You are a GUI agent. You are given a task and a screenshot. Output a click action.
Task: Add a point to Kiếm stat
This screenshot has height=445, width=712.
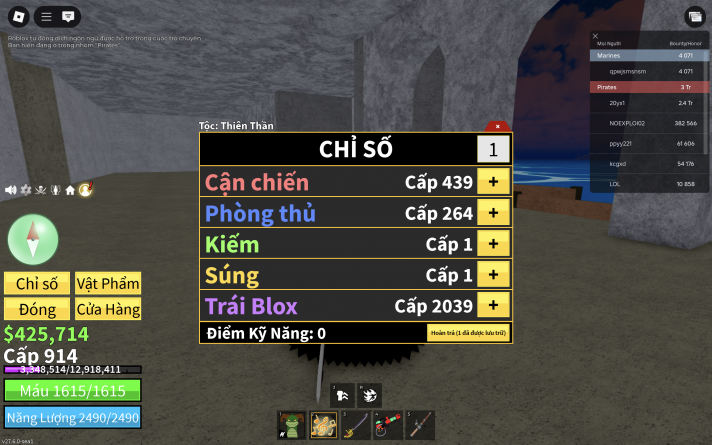[x=493, y=244]
